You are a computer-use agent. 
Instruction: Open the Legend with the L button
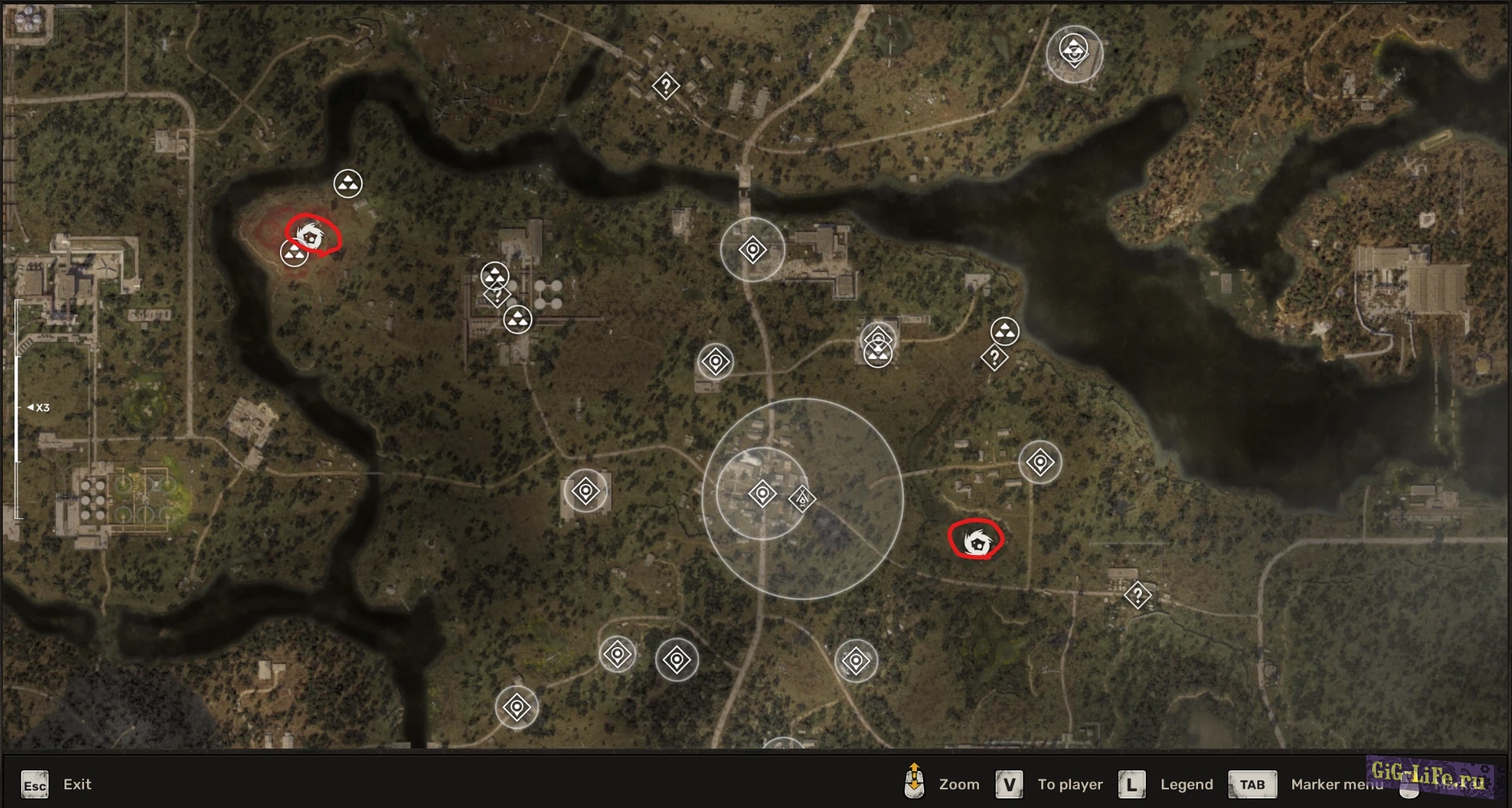tap(1187, 784)
